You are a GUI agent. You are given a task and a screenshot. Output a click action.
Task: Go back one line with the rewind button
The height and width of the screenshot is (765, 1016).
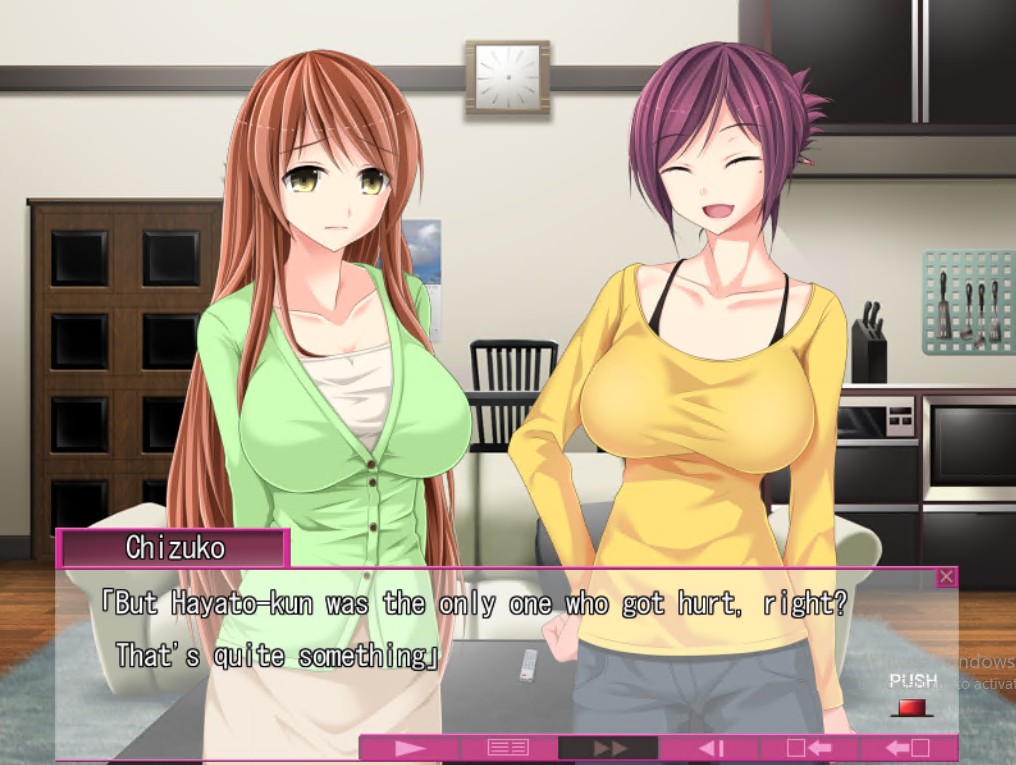click(x=710, y=747)
